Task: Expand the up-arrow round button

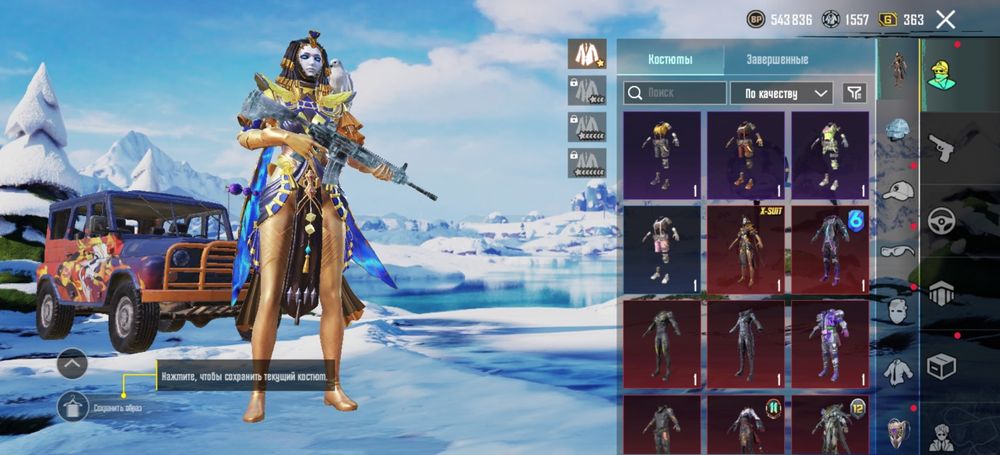Action: coord(73,365)
